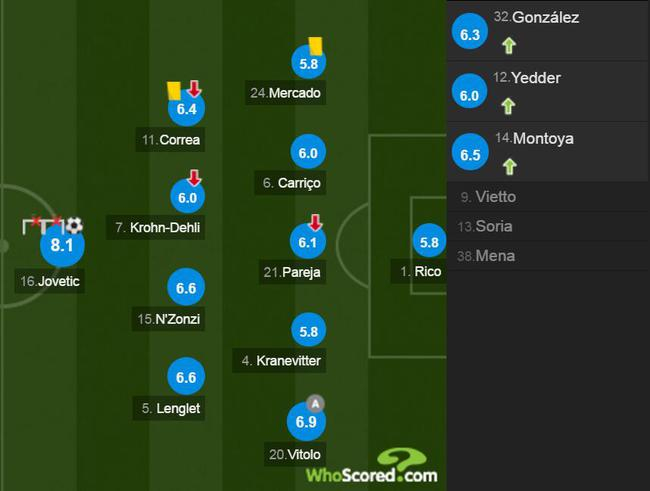Screen dimensions: 650x491
Task: Select substitute González in the bench list
Action: [x=547, y=31]
